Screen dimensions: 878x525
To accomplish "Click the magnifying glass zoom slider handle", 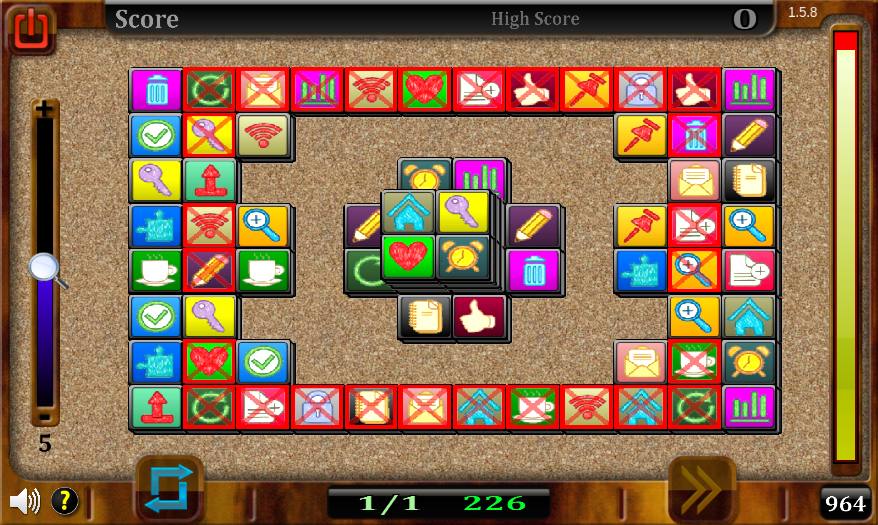I will pos(46,269).
